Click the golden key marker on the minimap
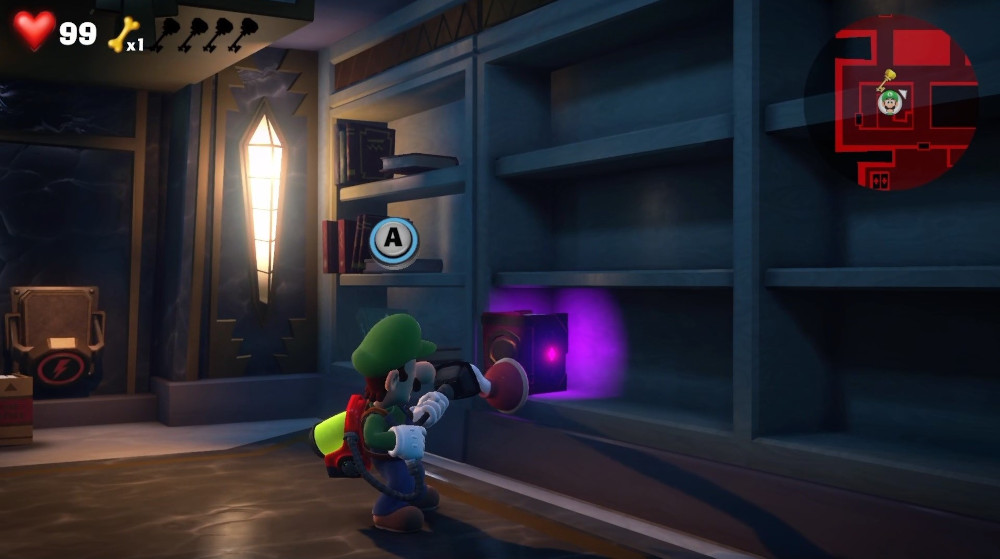 (886, 78)
